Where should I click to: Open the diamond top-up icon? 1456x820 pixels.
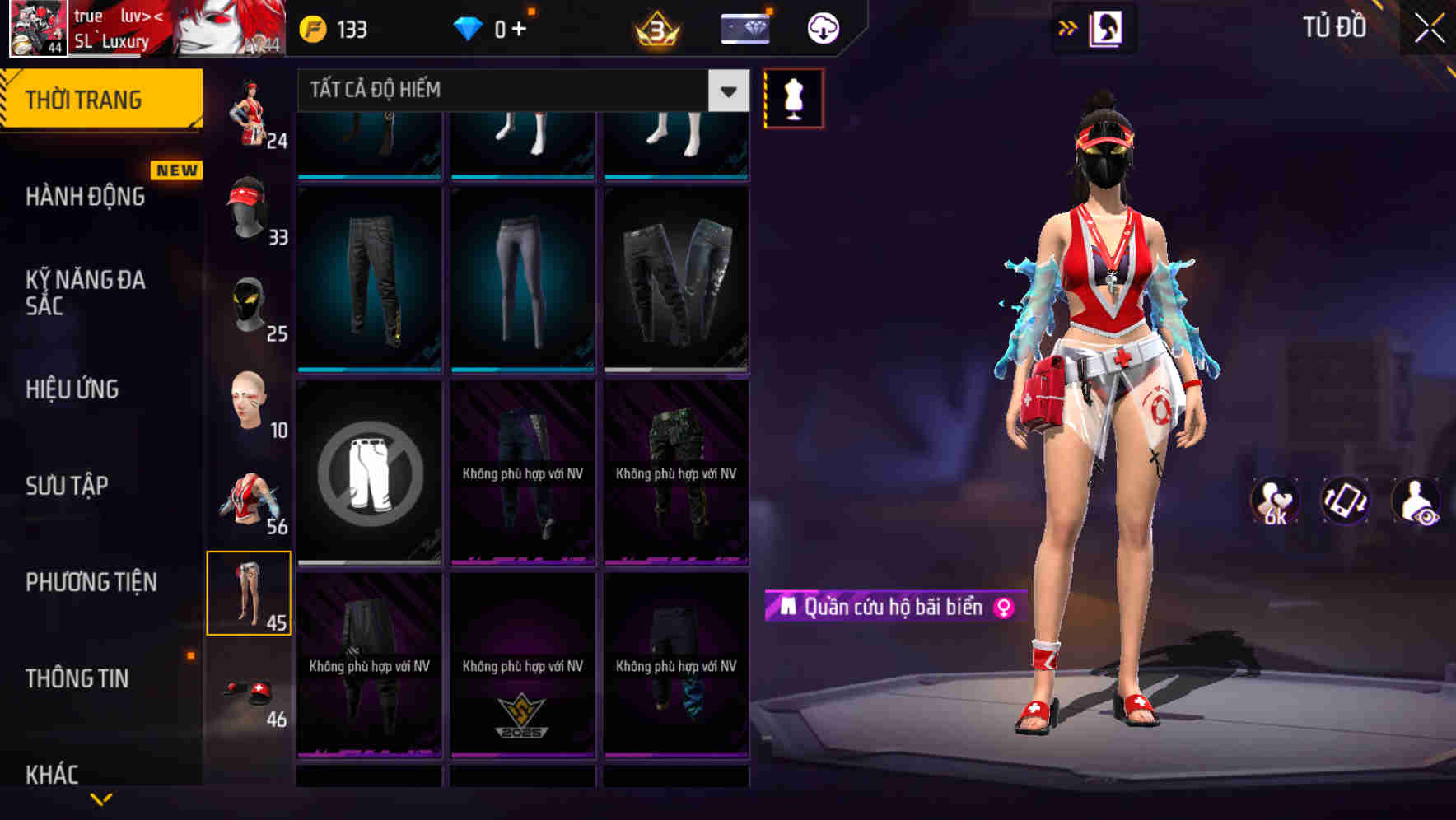tap(743, 27)
